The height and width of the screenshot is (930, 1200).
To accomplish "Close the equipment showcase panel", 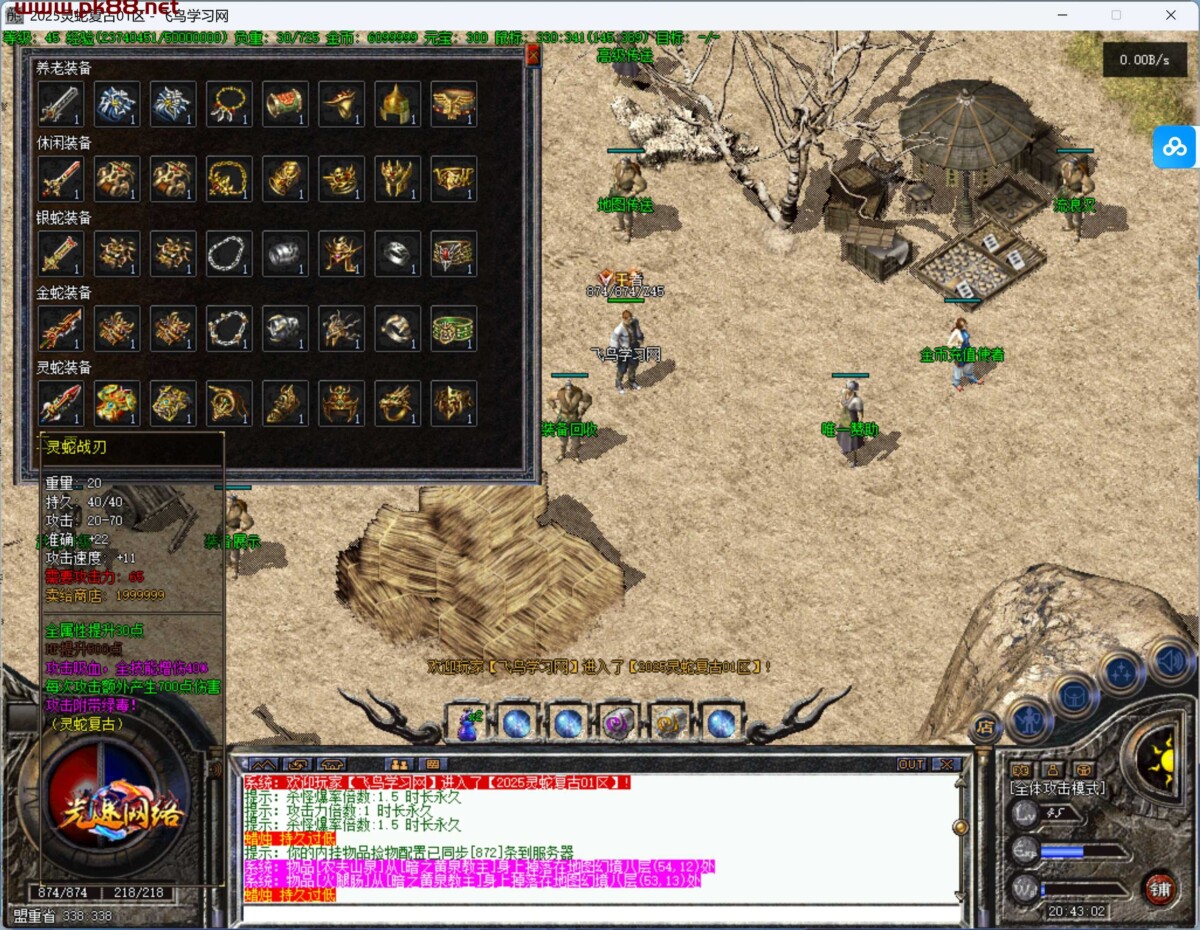I will tap(532, 56).
